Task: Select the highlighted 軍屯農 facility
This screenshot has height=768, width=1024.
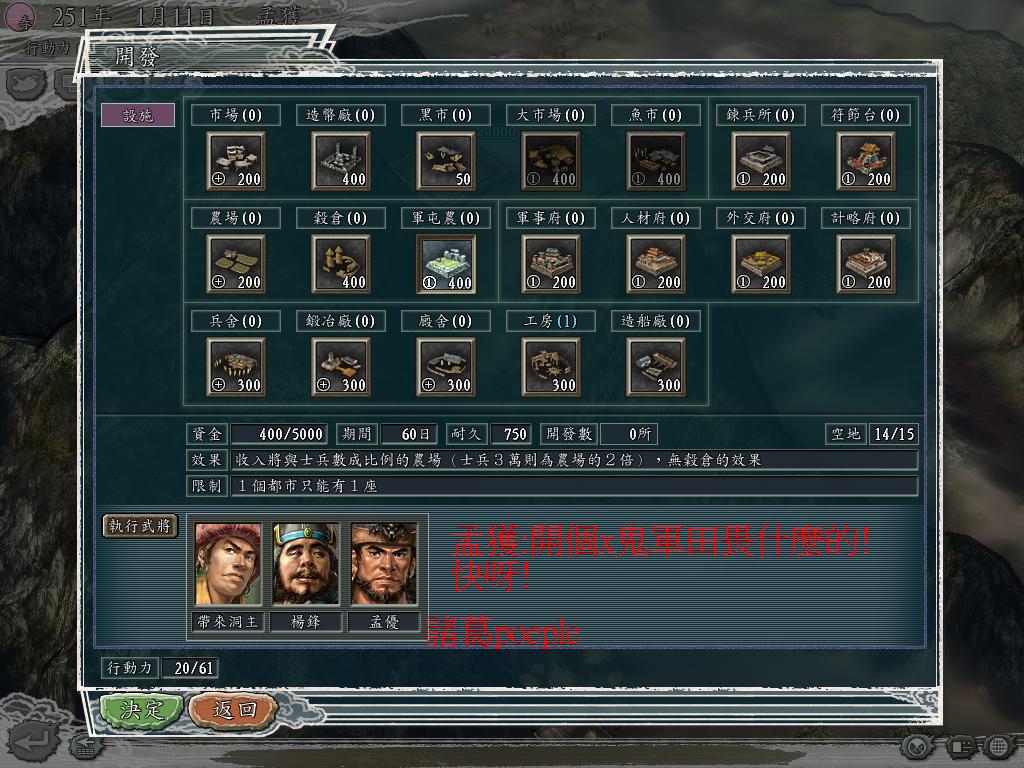Action: coord(446,264)
